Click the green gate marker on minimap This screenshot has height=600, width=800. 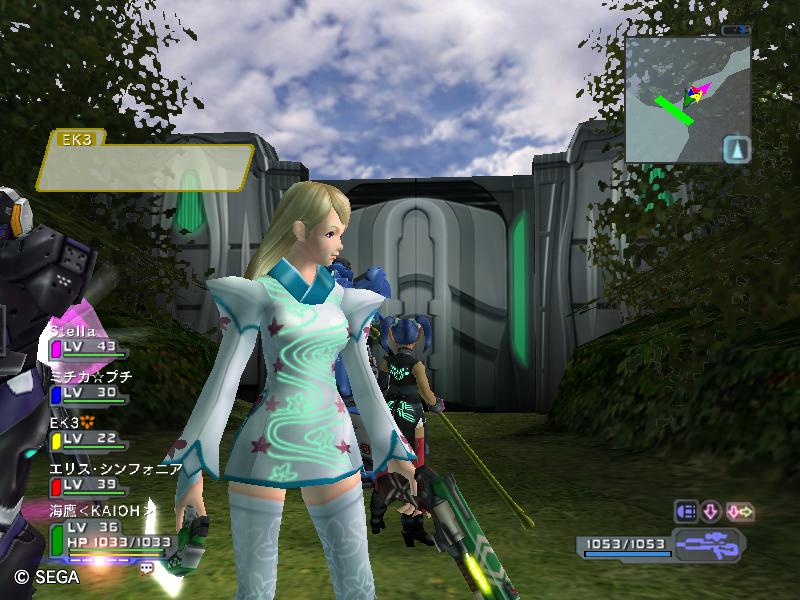(x=673, y=109)
